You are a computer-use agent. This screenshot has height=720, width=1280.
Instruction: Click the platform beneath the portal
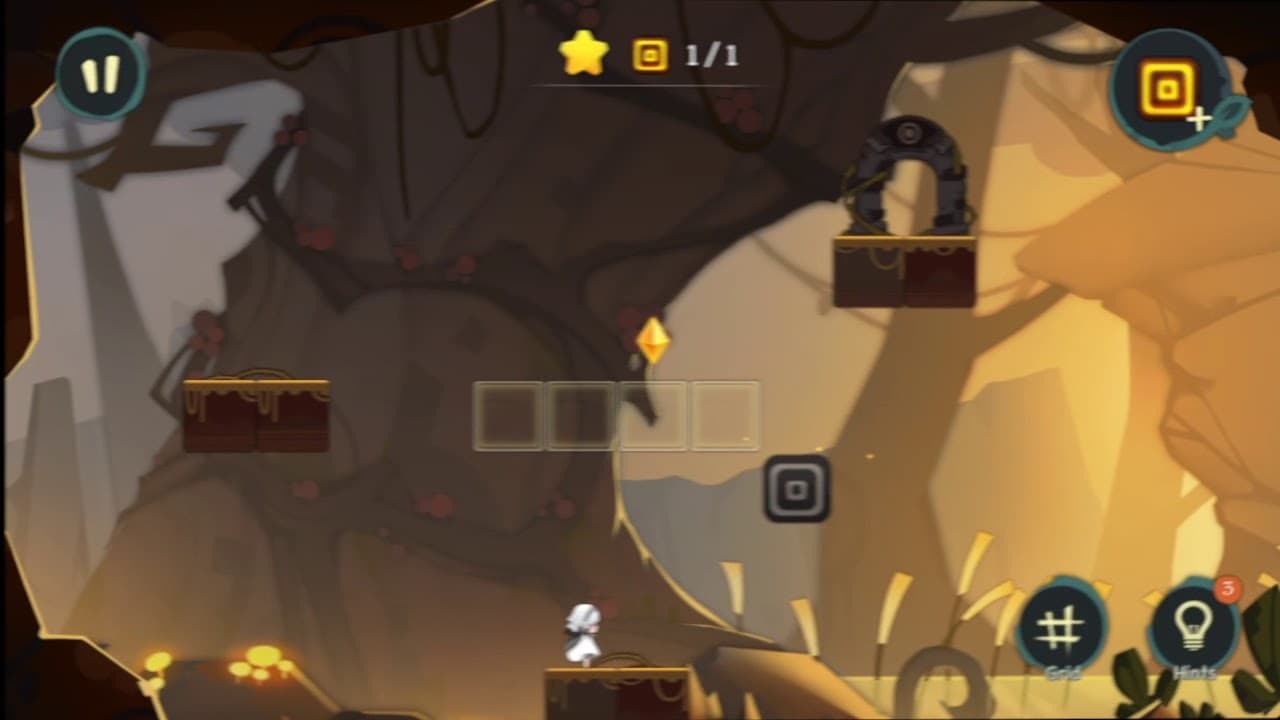(x=905, y=270)
